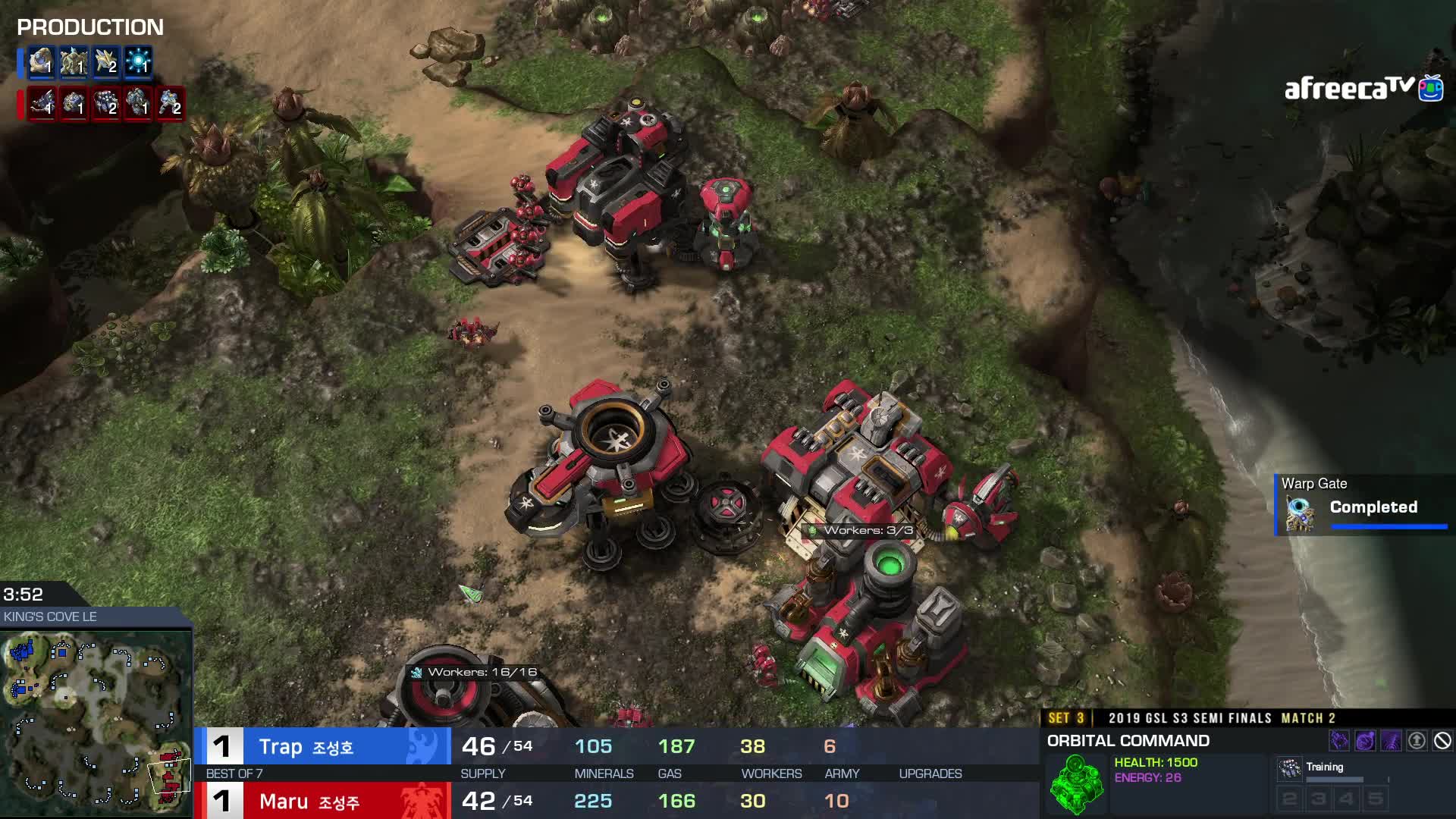
Task: Activate the Scanner Sweep ability icon
Action: coord(1391,741)
